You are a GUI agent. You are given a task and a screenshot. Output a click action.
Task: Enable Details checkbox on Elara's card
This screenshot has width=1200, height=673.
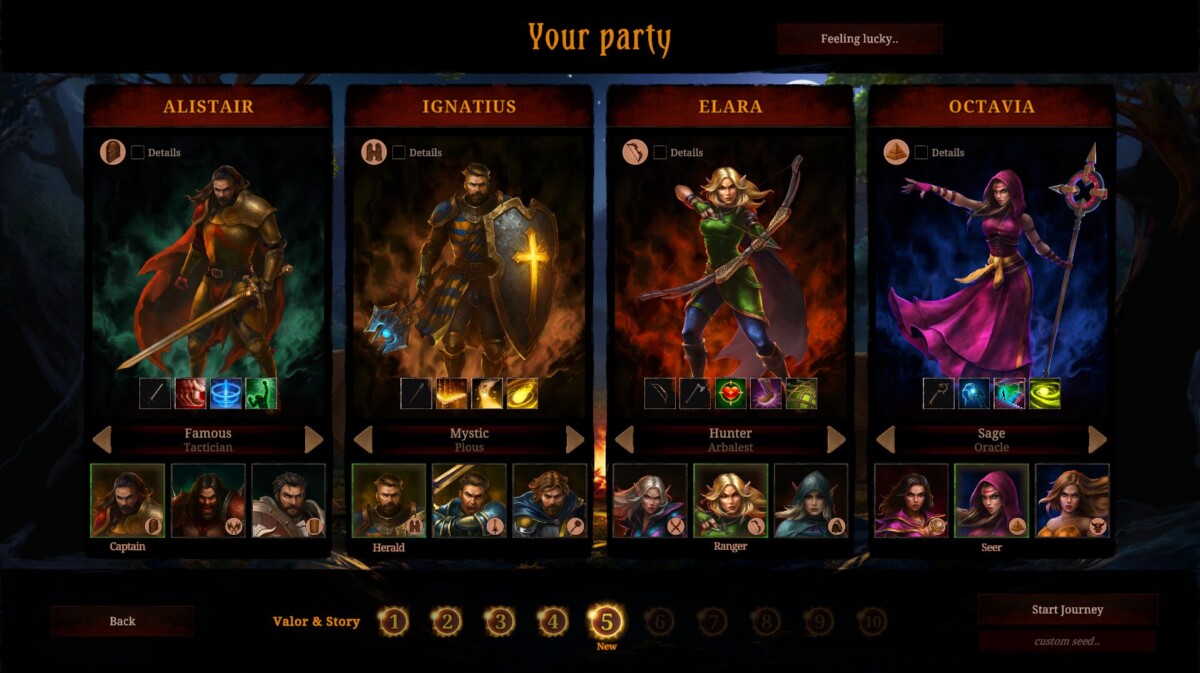[x=660, y=153]
